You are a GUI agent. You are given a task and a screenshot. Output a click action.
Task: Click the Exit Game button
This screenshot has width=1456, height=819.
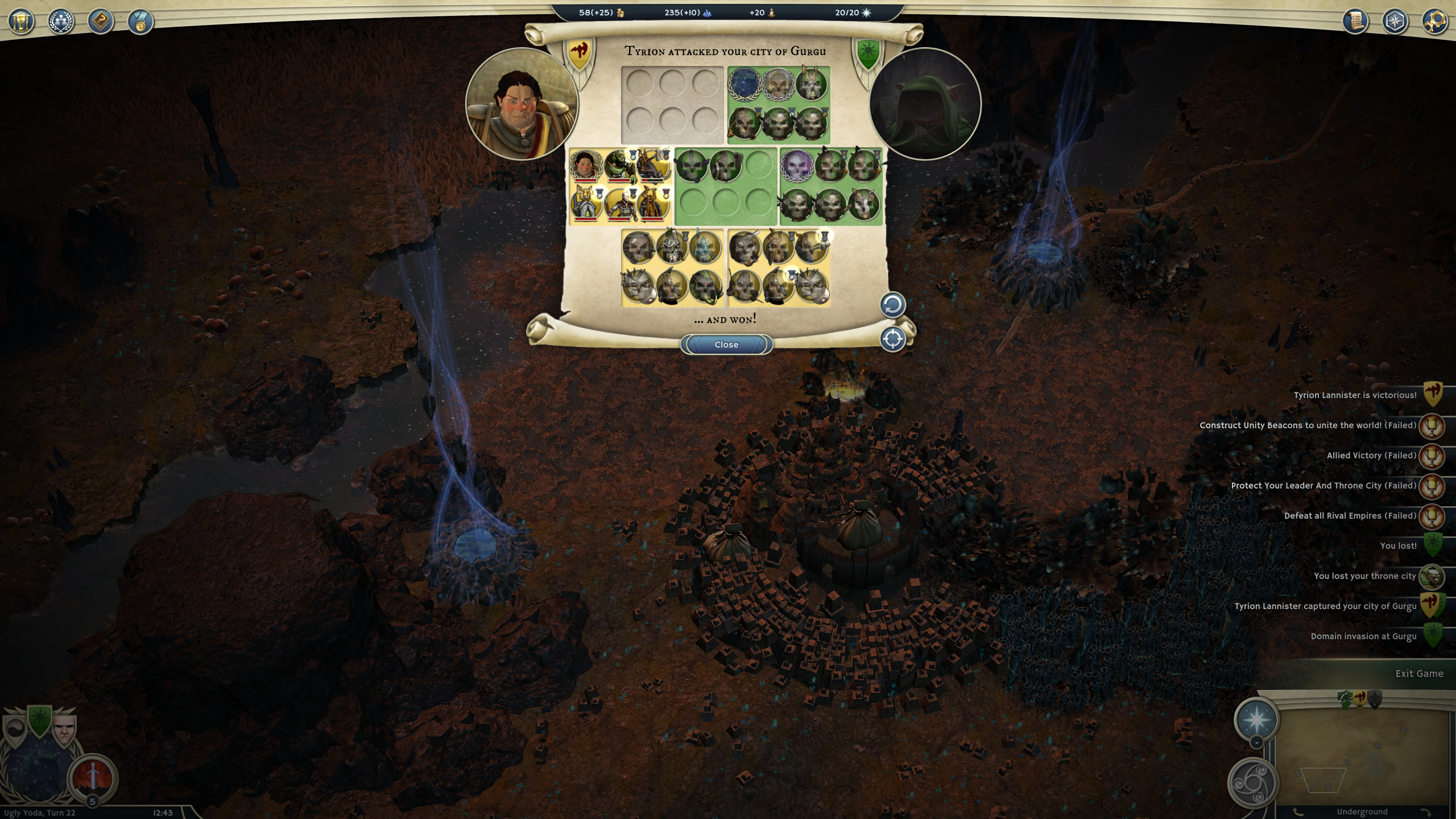1418,673
